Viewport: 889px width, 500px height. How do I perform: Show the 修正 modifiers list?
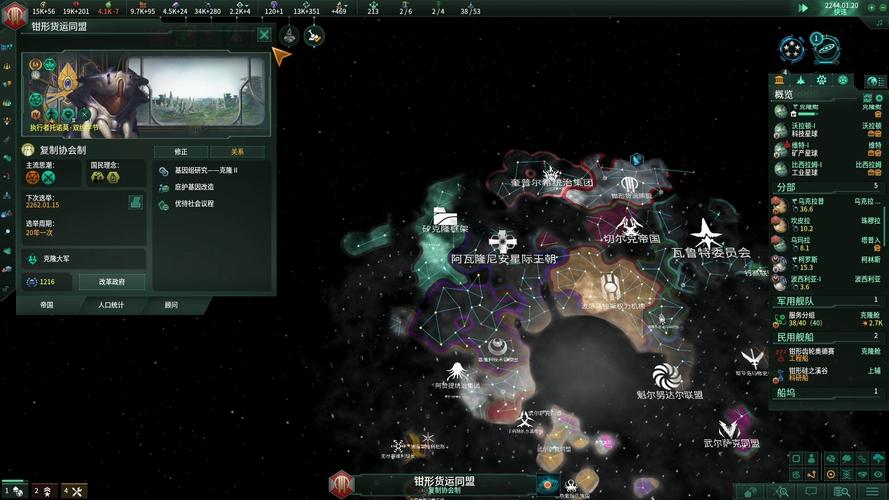point(181,151)
